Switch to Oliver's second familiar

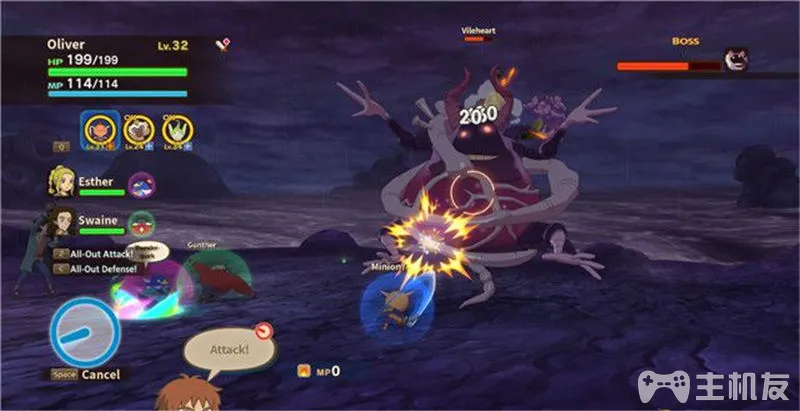[x=139, y=128]
